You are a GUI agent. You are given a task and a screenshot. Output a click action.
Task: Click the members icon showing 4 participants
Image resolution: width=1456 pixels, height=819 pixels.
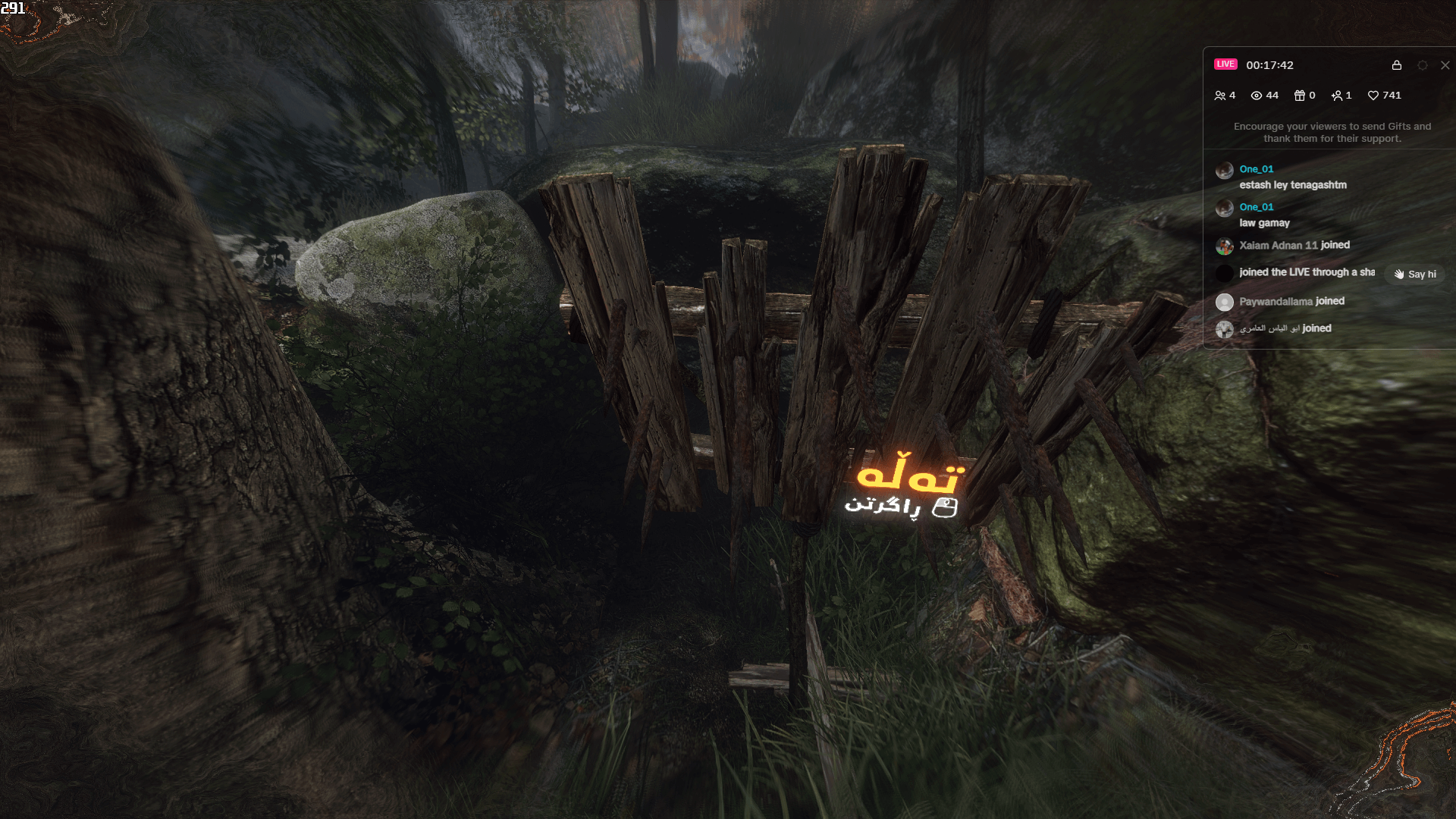click(1222, 96)
